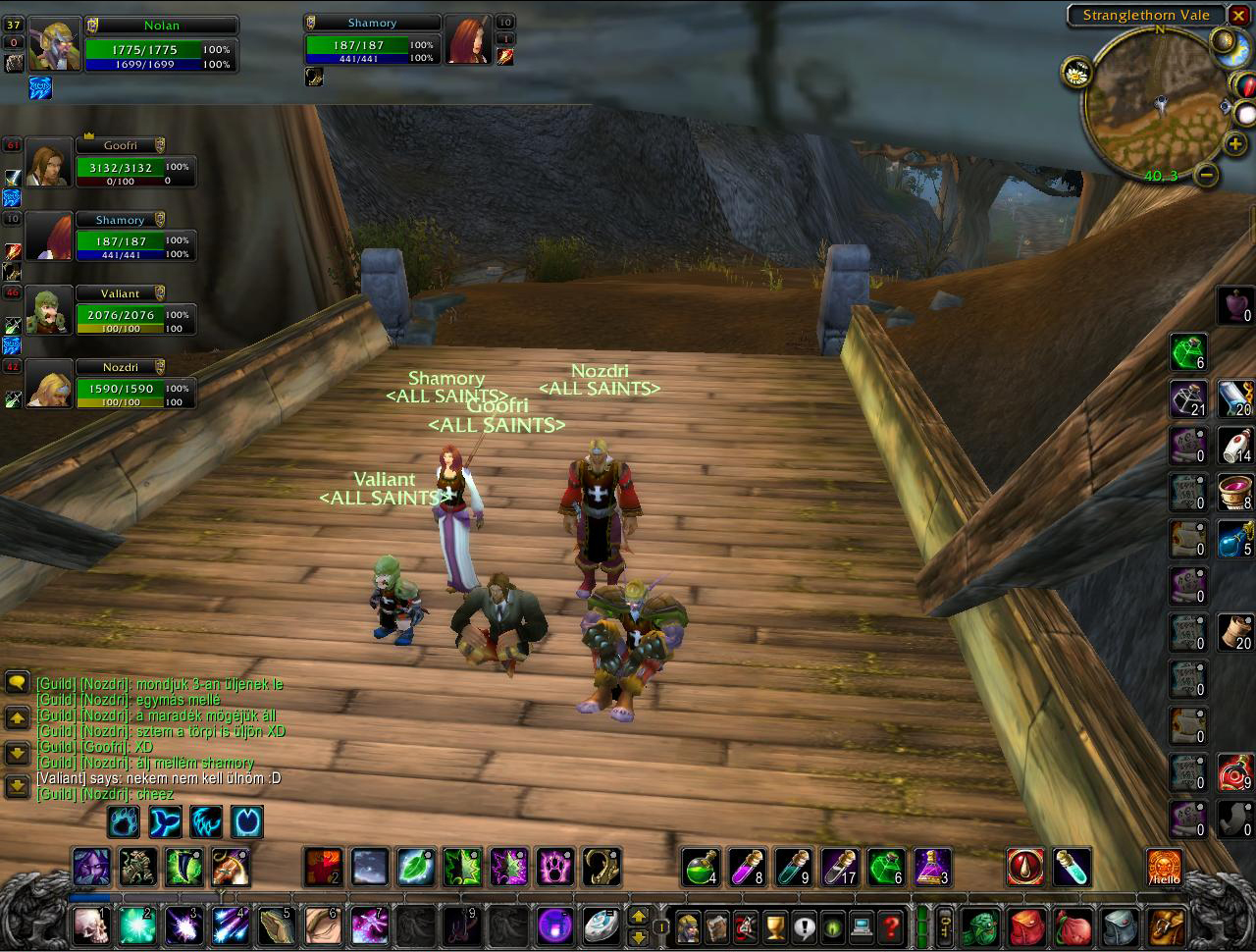Zoom out on the minimap
1256x952 pixels.
pyautogui.click(x=1208, y=175)
